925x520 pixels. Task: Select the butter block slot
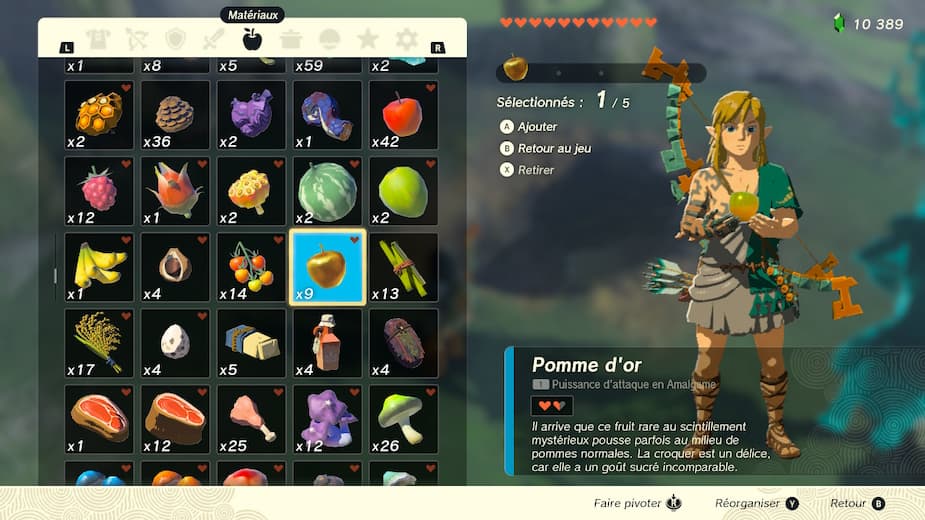(251, 342)
